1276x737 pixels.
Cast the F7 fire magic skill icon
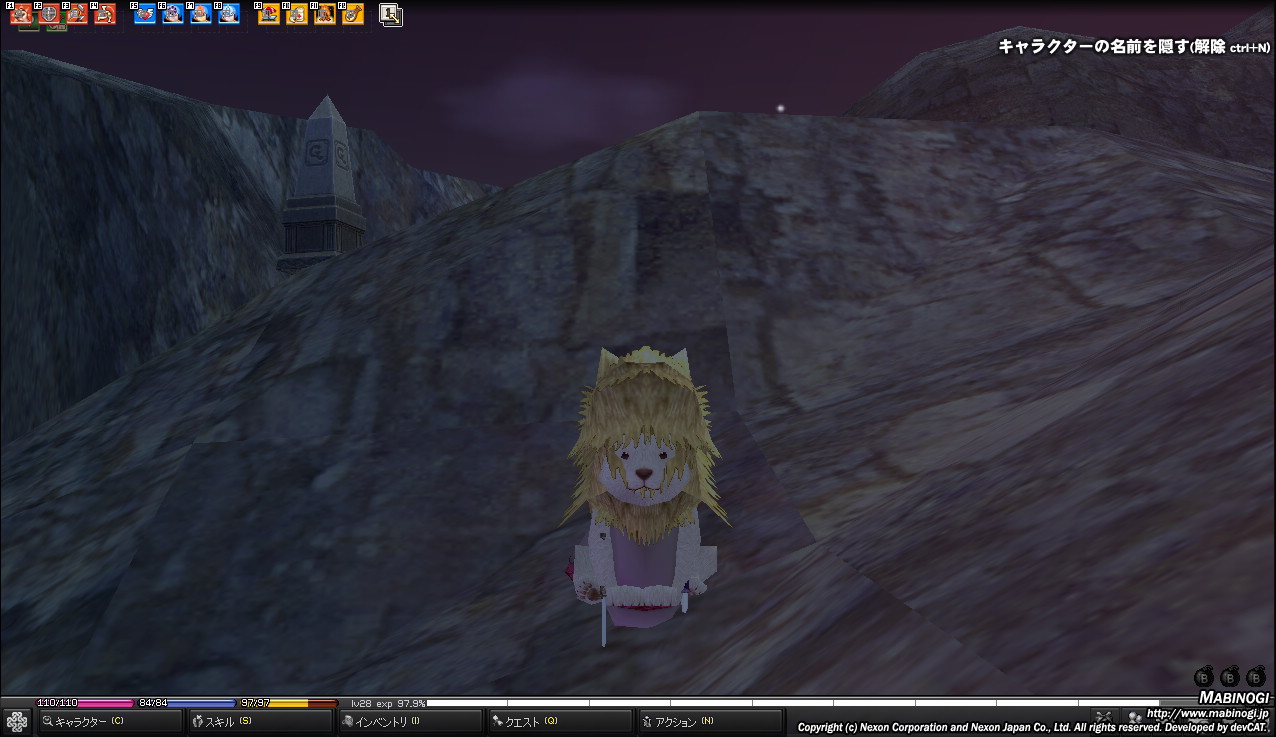tap(201, 14)
